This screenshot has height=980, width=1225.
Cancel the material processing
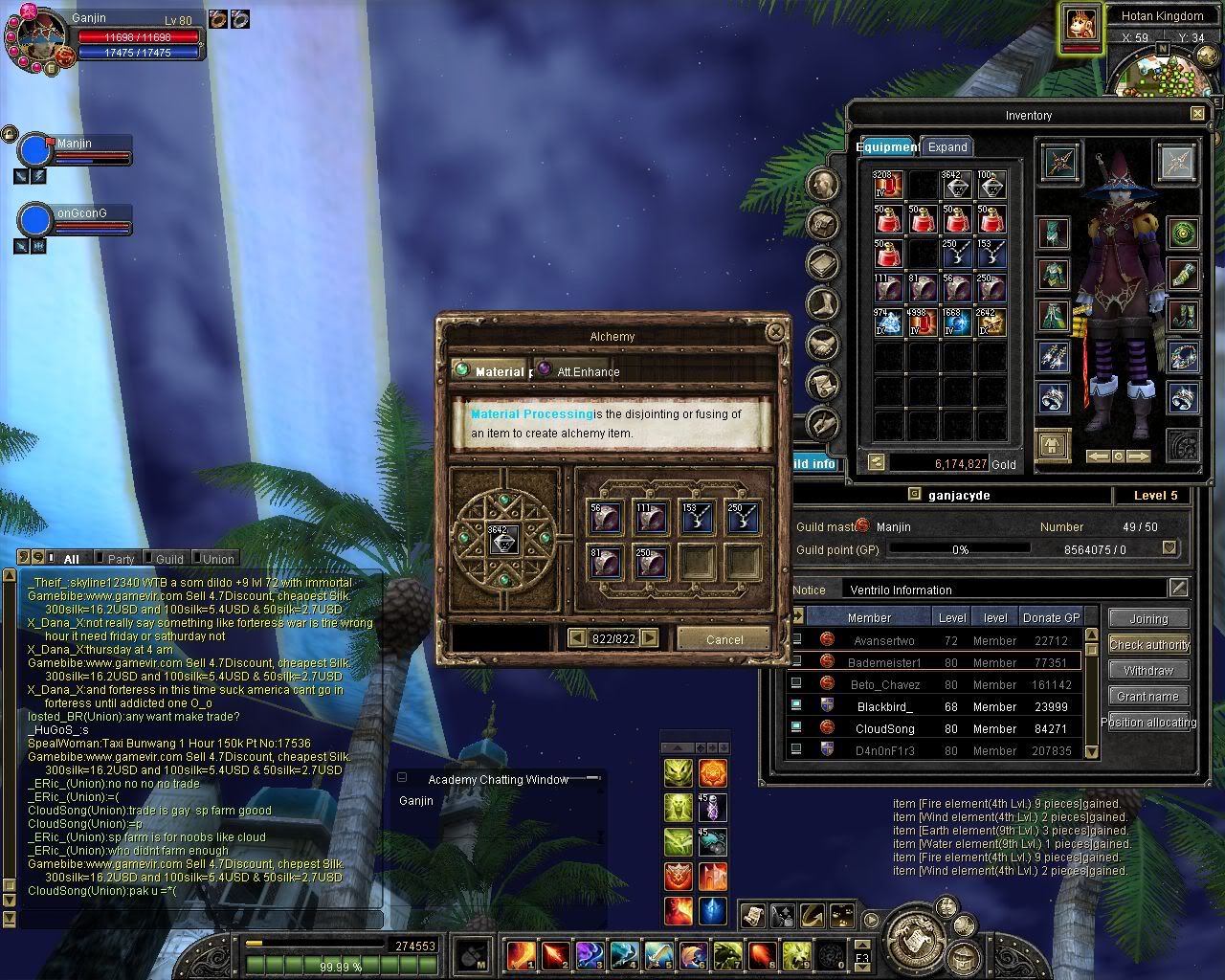tap(724, 639)
